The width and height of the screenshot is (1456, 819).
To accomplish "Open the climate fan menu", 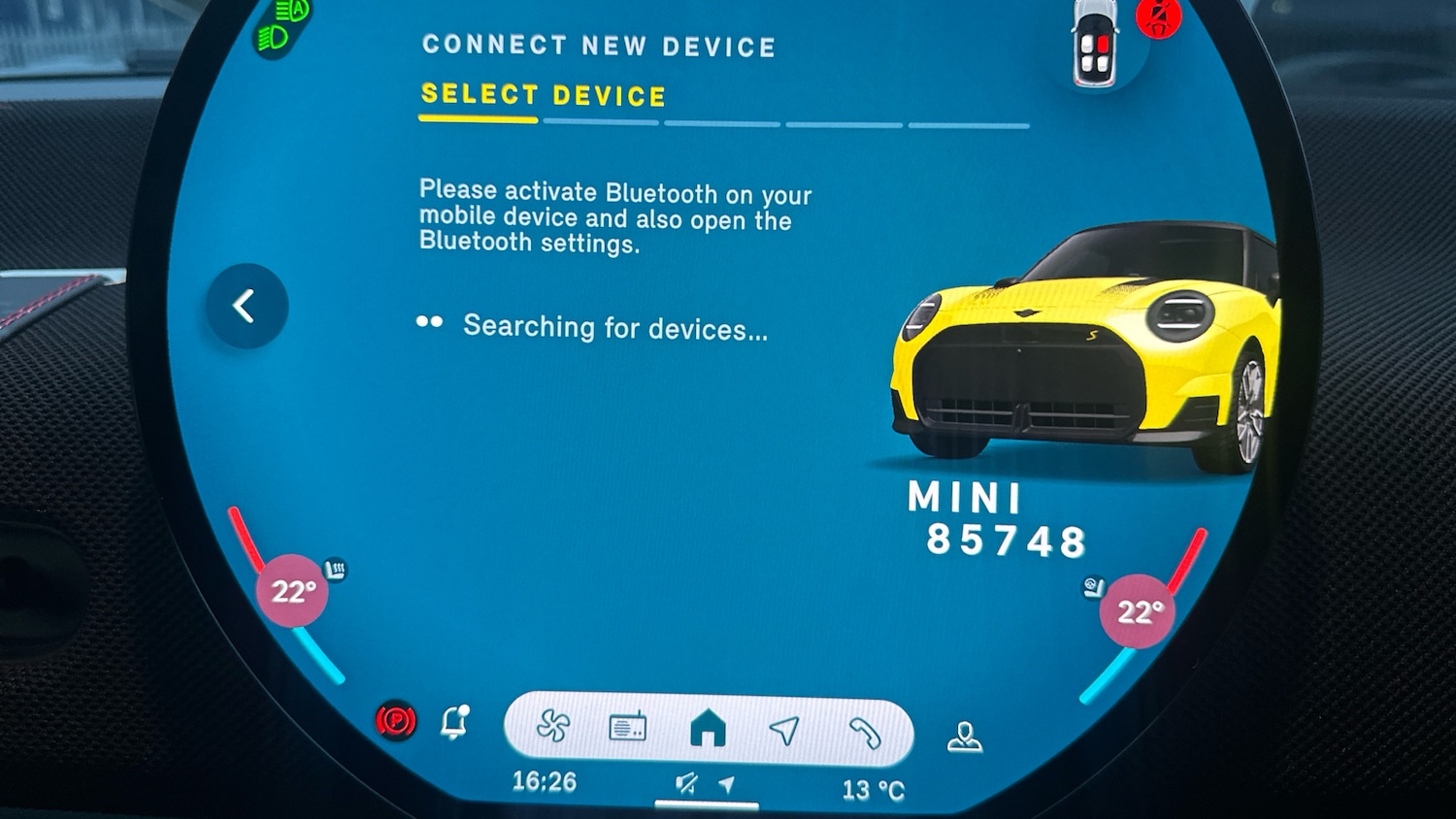I will (553, 726).
